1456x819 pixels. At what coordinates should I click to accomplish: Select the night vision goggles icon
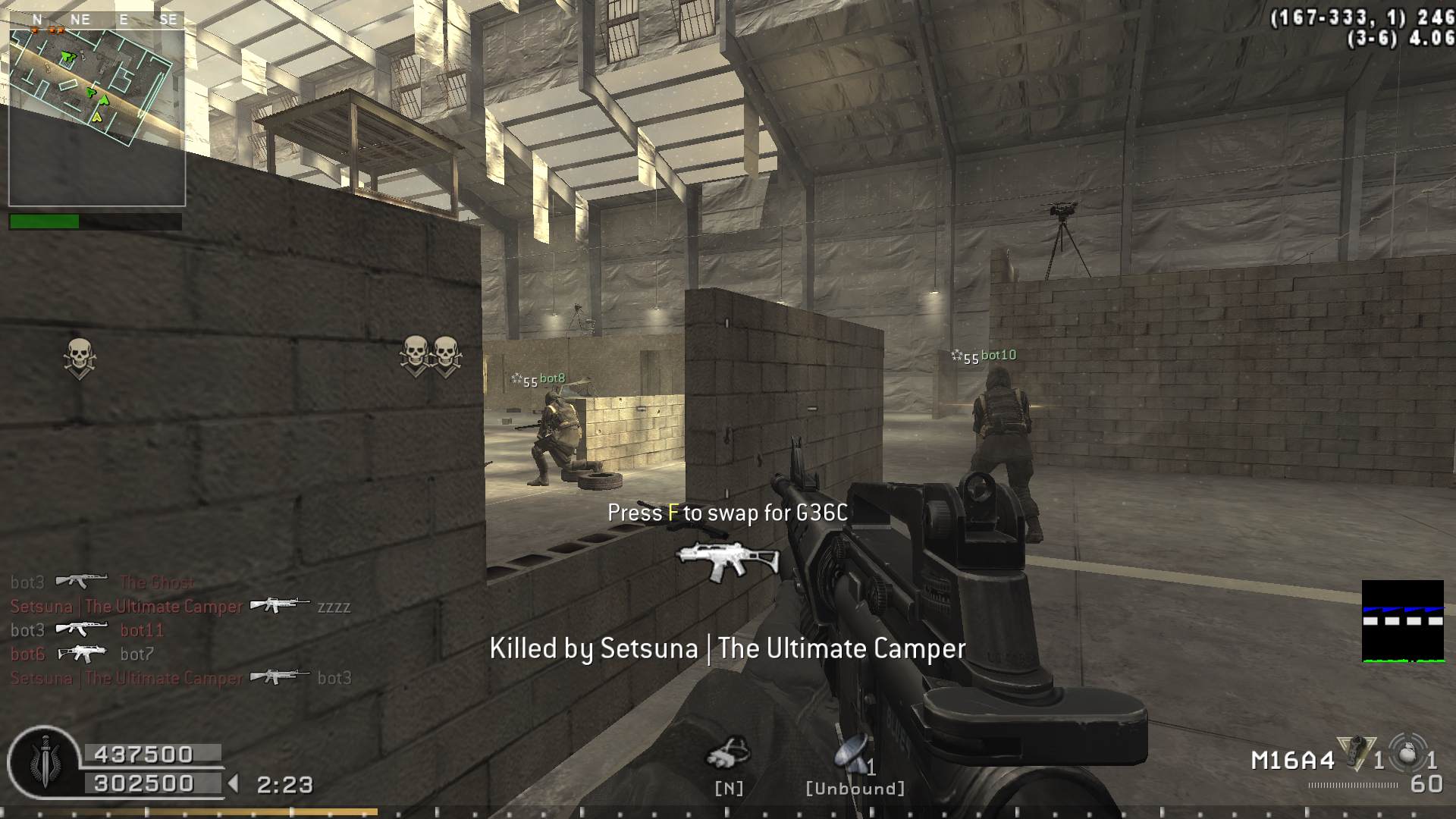pos(728,753)
